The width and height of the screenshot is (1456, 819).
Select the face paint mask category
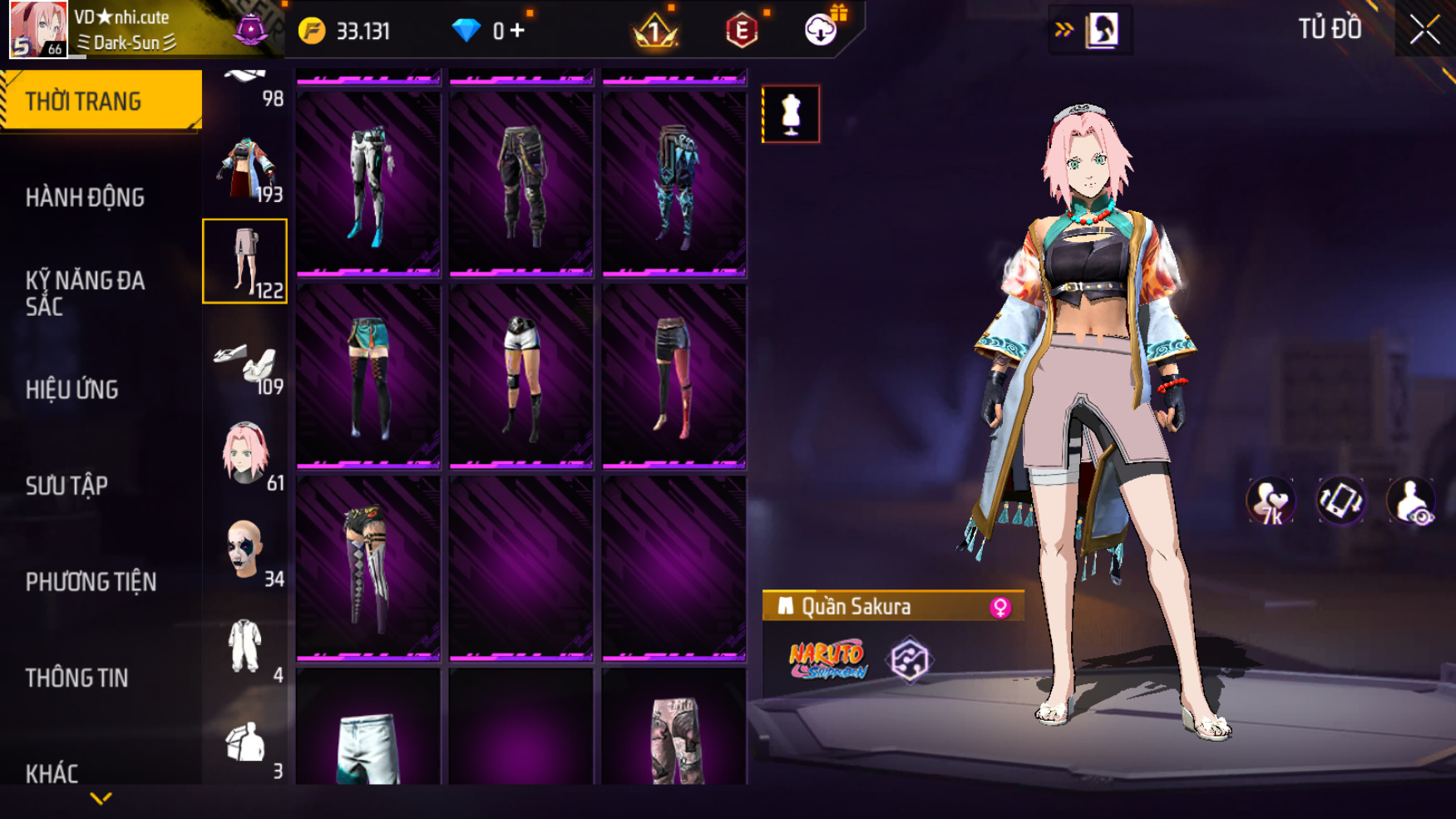click(245, 550)
